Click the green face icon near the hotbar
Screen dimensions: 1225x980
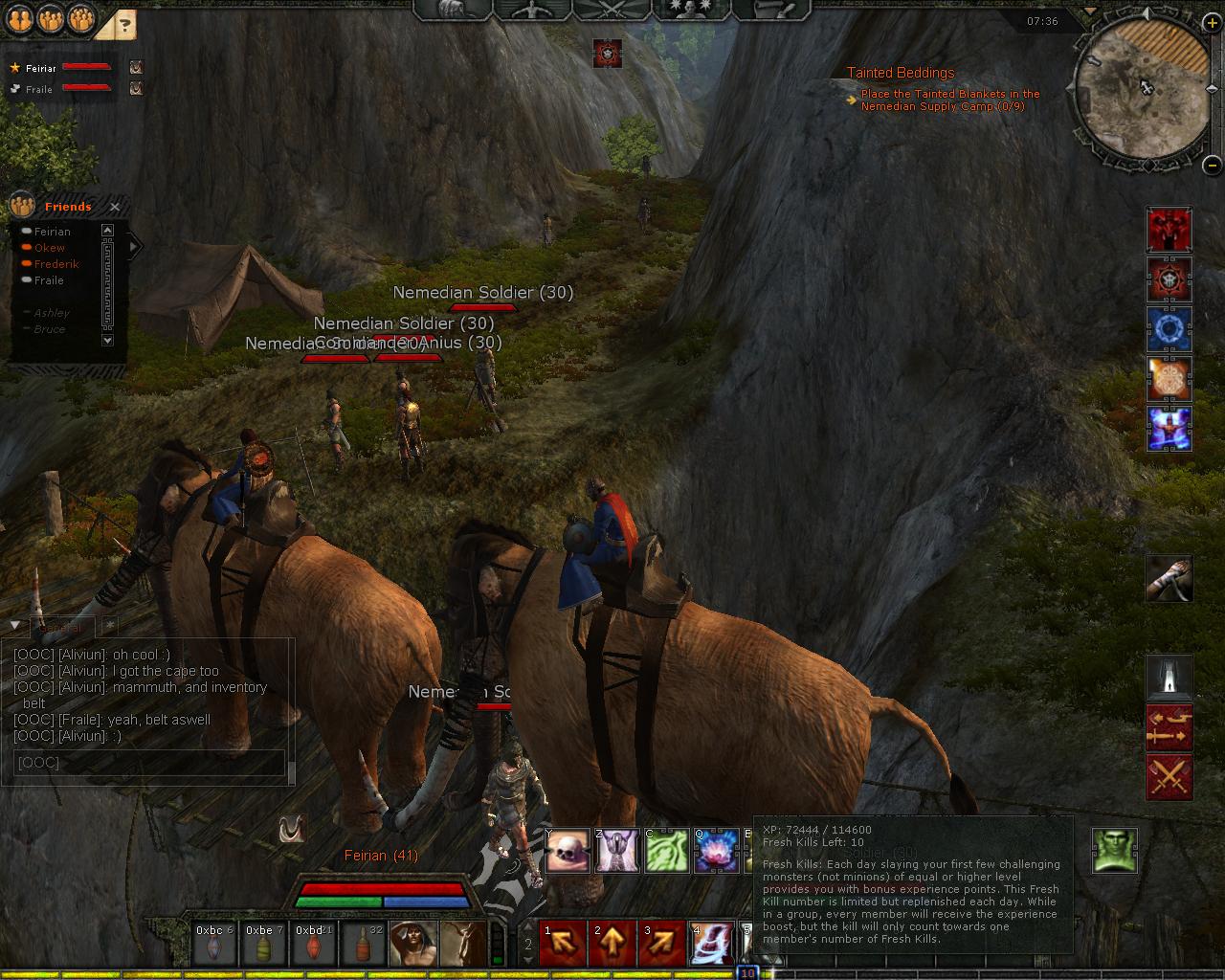click(x=1115, y=851)
